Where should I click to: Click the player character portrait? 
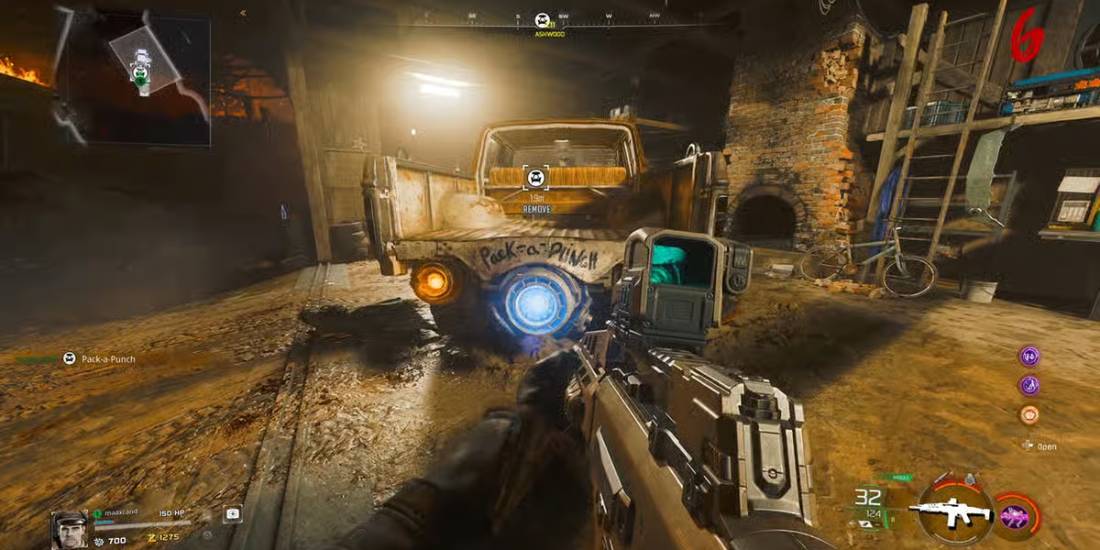point(69,529)
